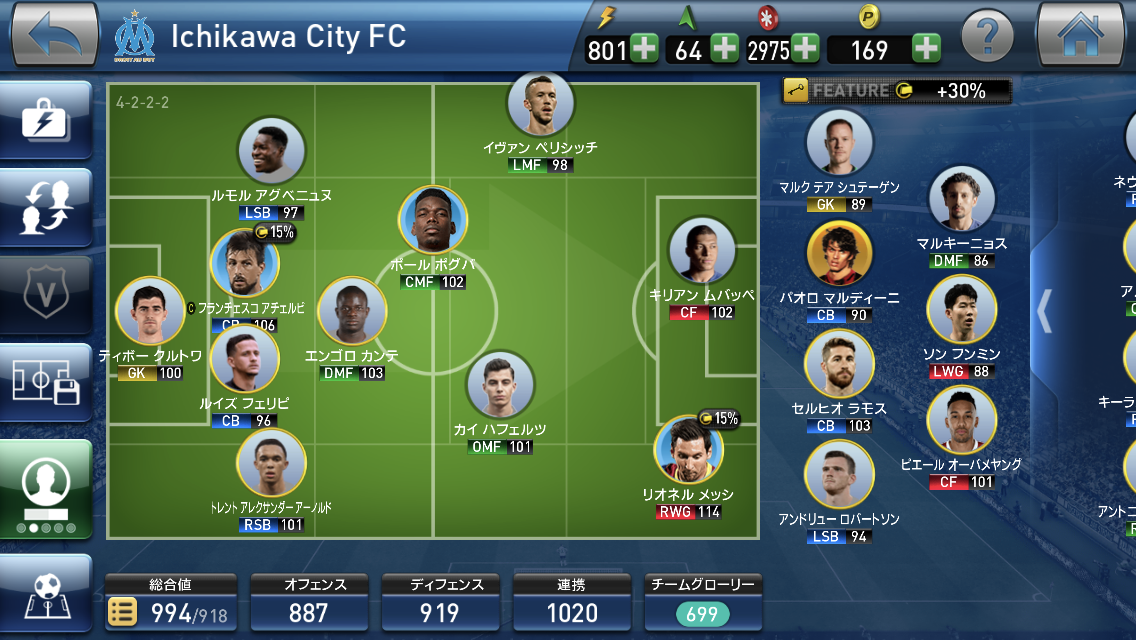The image size is (1136, 640).
Task: Go back with the arrow button
Action: 54,35
